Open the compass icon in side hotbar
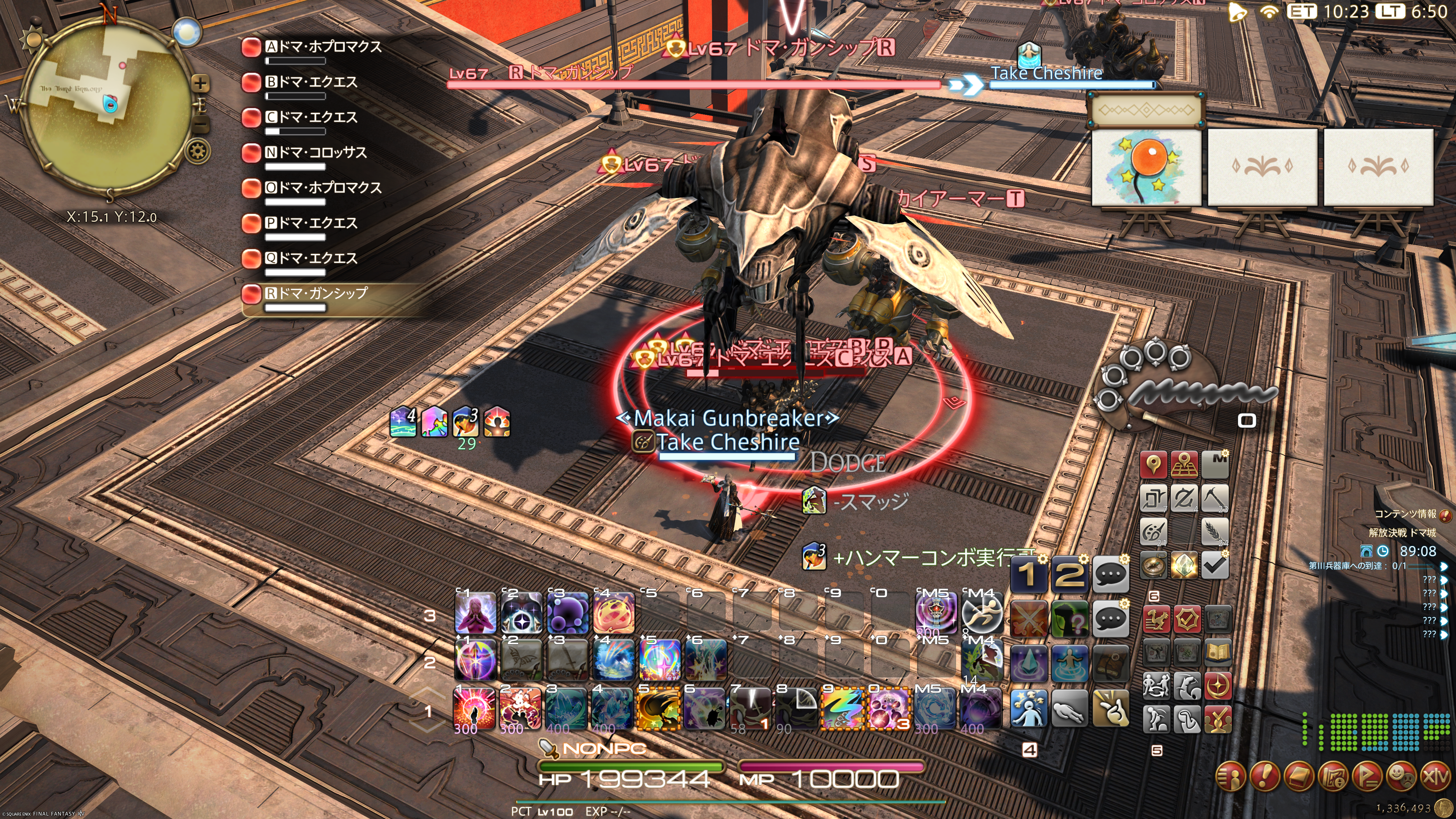Viewport: 1456px width, 819px height. point(1153,565)
